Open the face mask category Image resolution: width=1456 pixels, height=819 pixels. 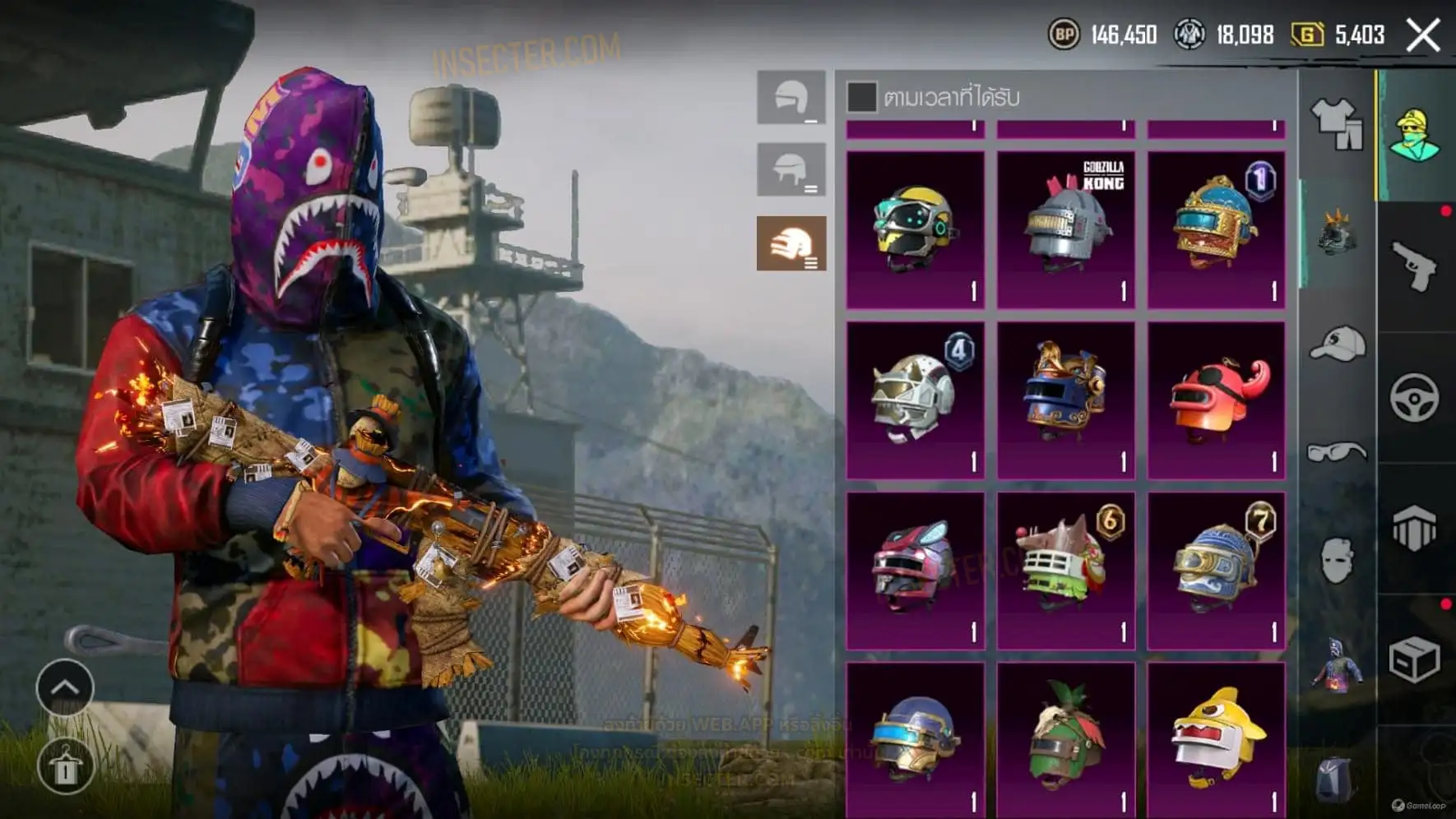pos(1337,561)
